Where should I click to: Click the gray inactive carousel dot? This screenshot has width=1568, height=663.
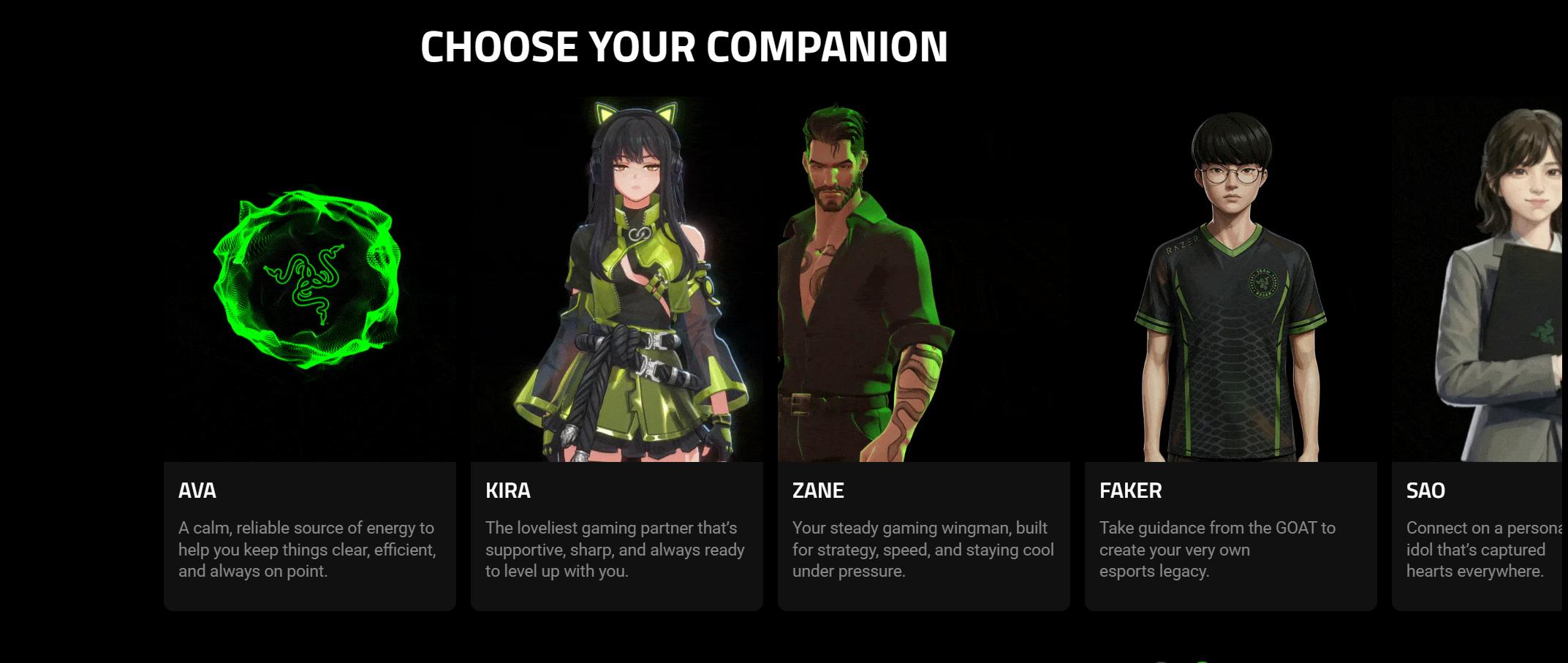pyautogui.click(x=1162, y=660)
